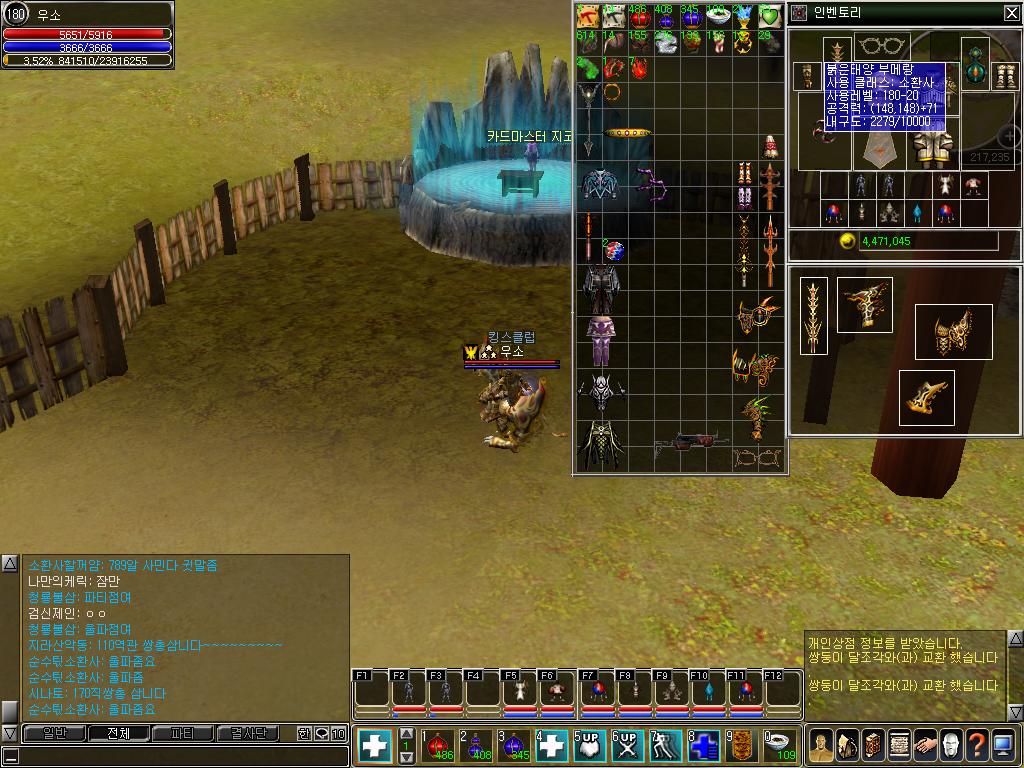
Task: Switch chat to the 전체 tab
Action: 118,733
